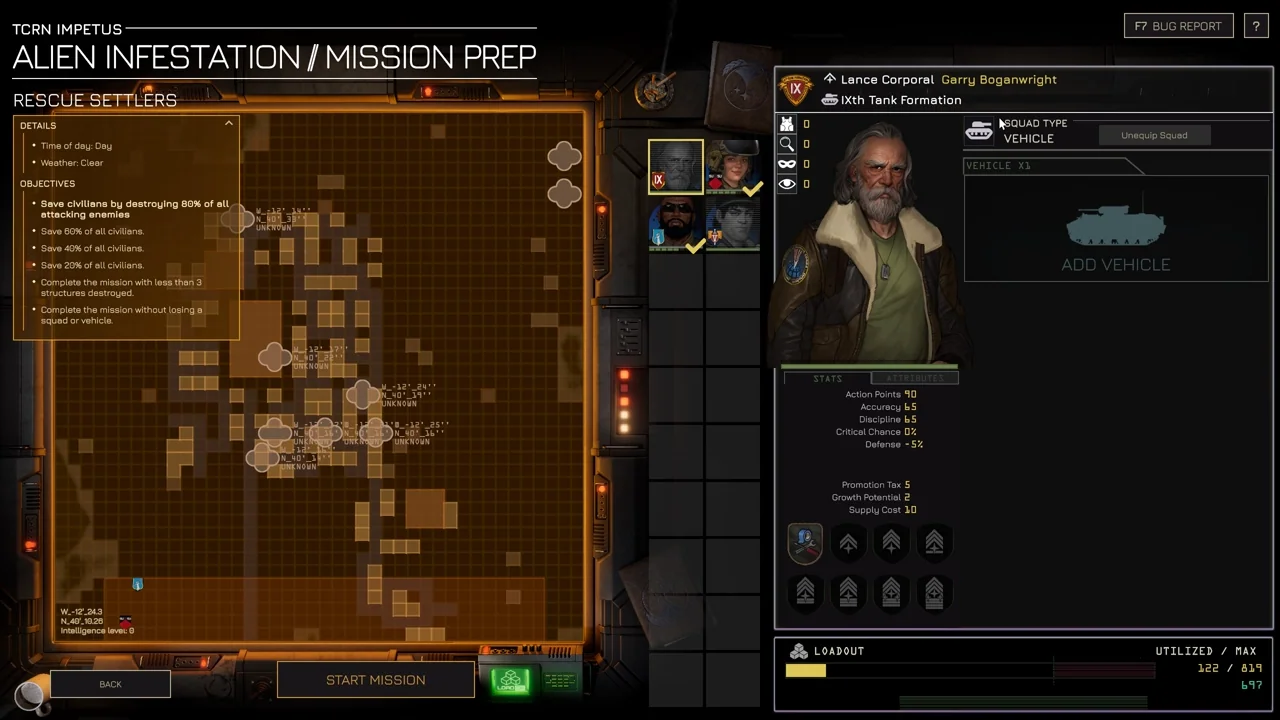Check the Save 60% of all civilians objective
This screenshot has width=1280, height=720.
pos(92,231)
